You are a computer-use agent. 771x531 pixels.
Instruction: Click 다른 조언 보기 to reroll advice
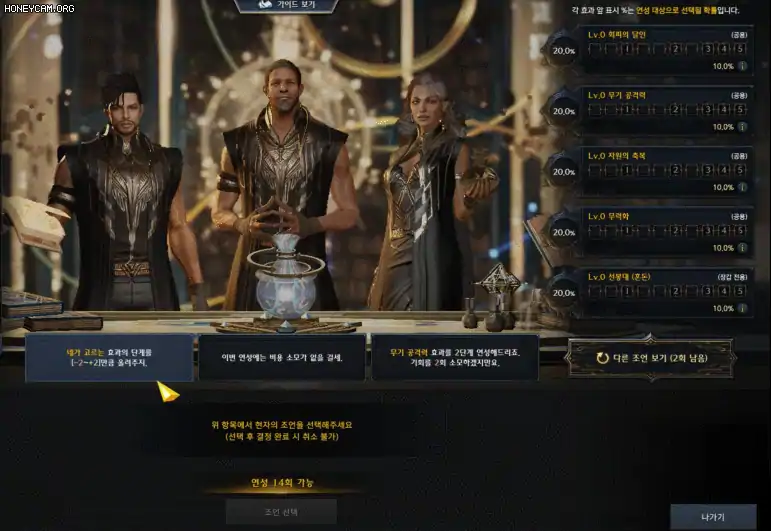650,357
